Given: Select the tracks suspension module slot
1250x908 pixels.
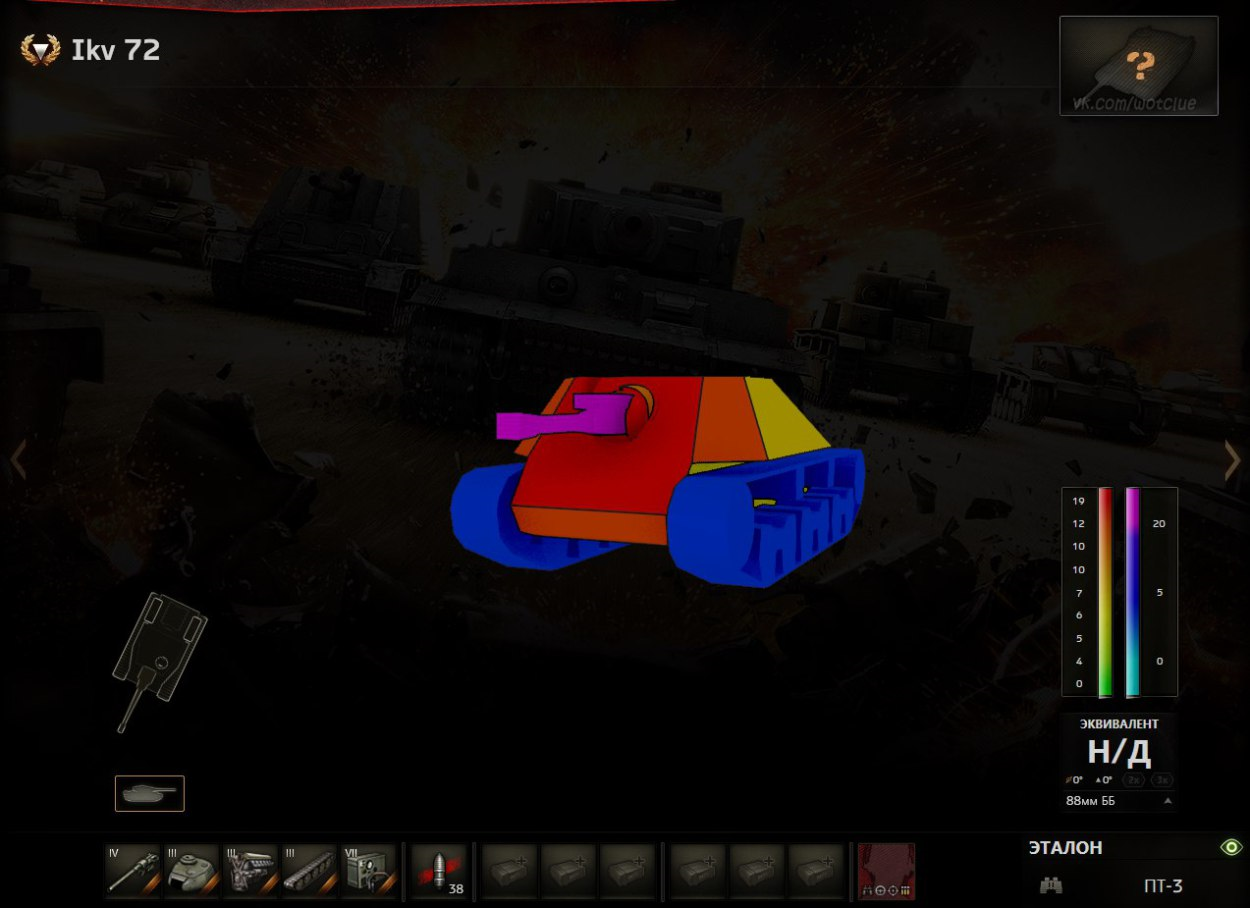Looking at the screenshot, I should pos(310,871).
